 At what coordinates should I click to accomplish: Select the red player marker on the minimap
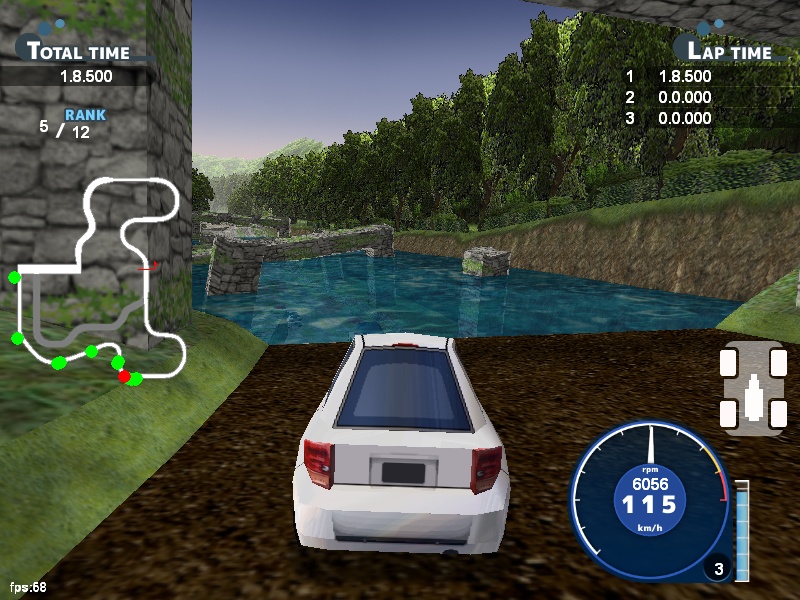(124, 377)
